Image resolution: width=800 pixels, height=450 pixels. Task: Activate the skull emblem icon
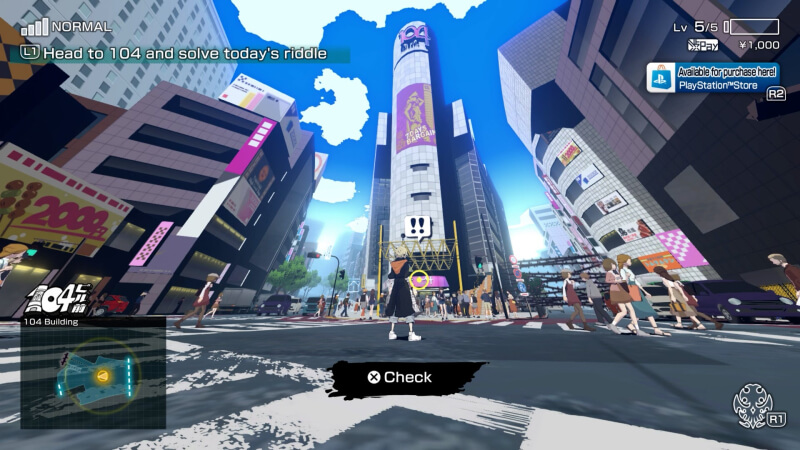pos(756,407)
